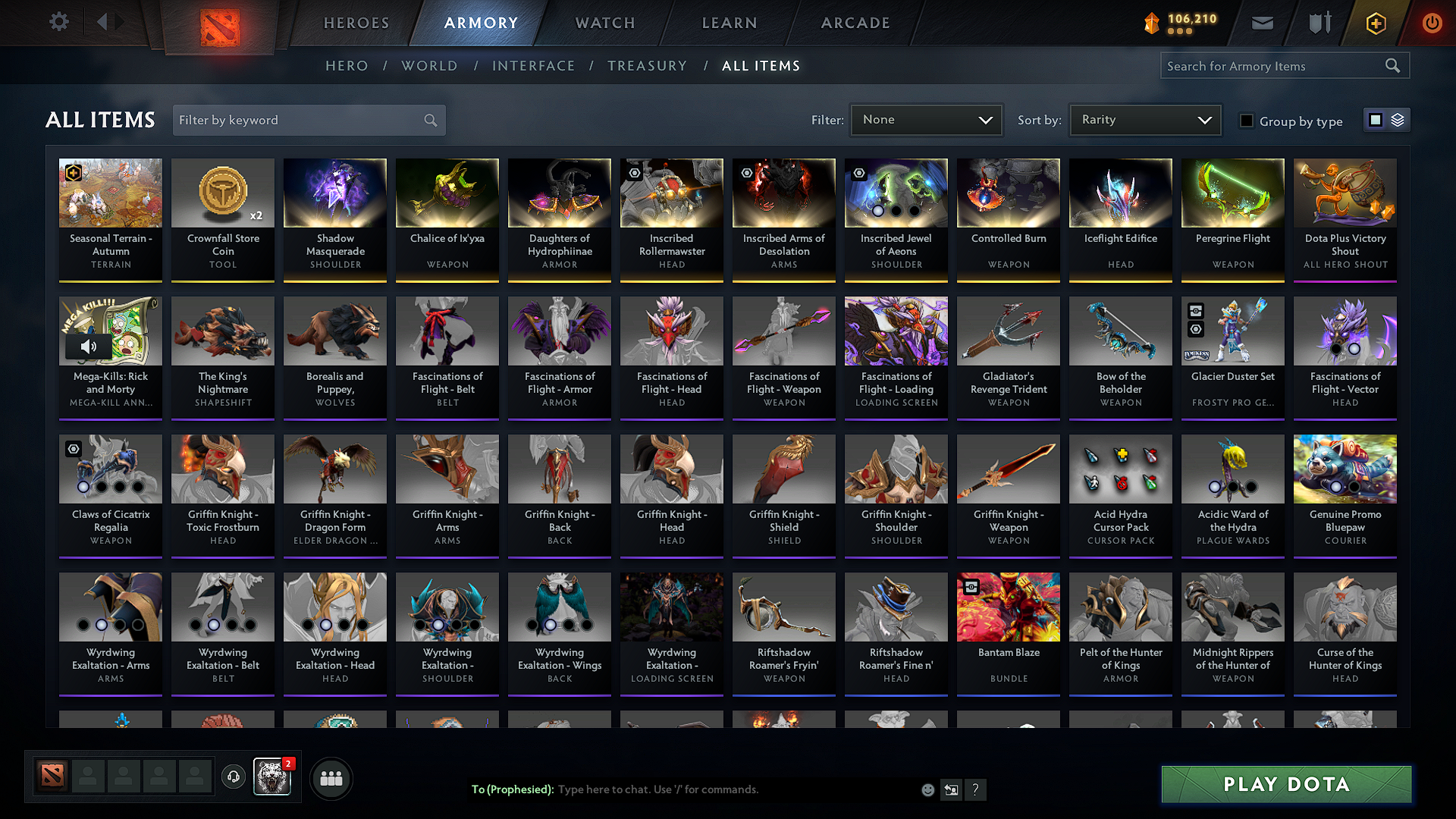Click the chat help question mark icon
Image resolution: width=1456 pixels, height=819 pixels.
[976, 789]
